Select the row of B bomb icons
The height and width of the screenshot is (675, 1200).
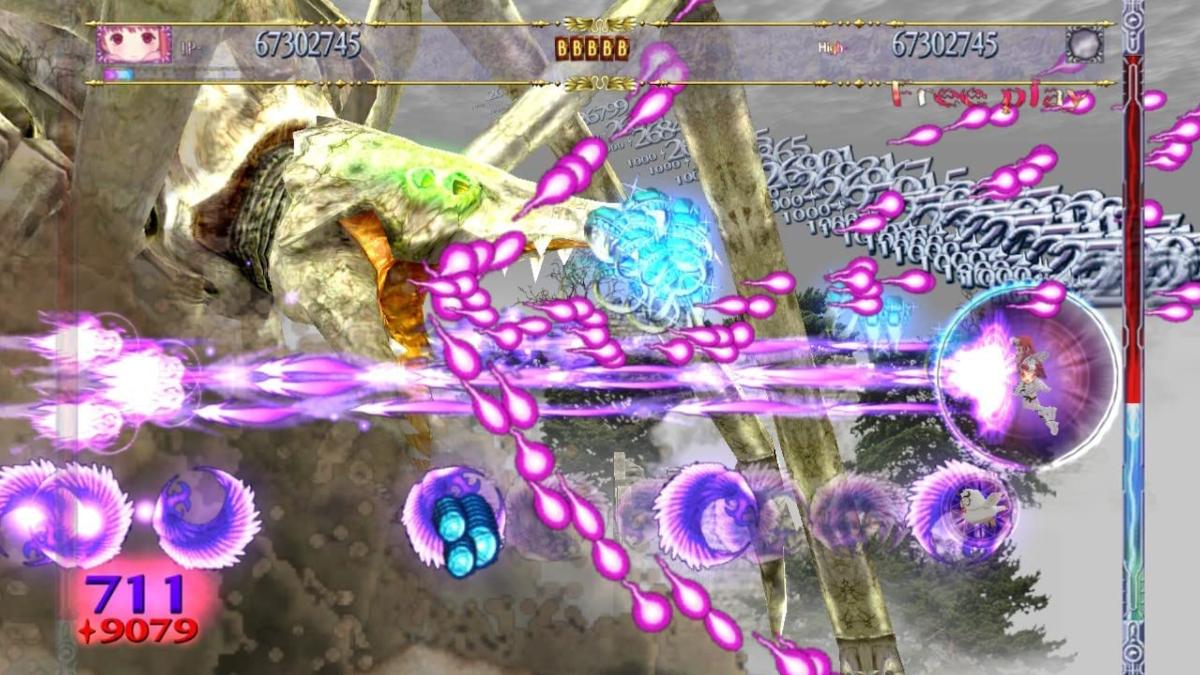pyautogui.click(x=593, y=47)
